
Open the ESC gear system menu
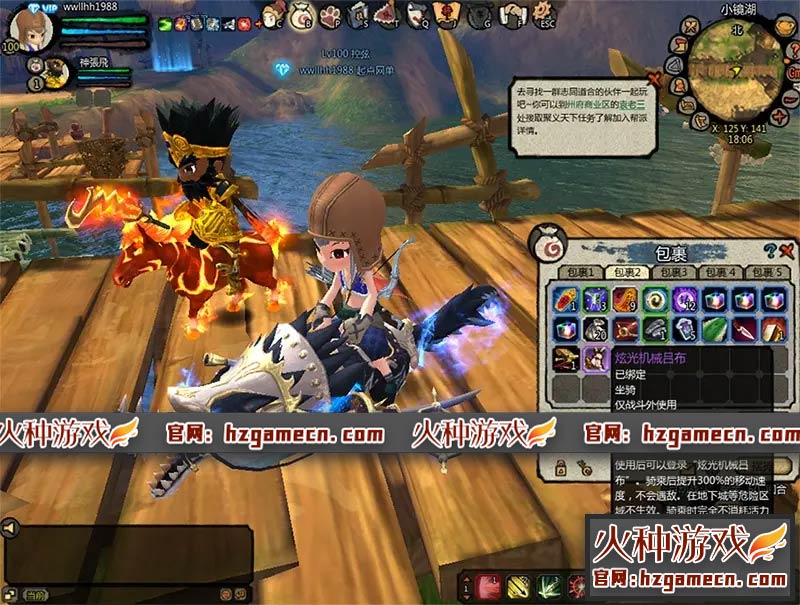pyautogui.click(x=543, y=15)
